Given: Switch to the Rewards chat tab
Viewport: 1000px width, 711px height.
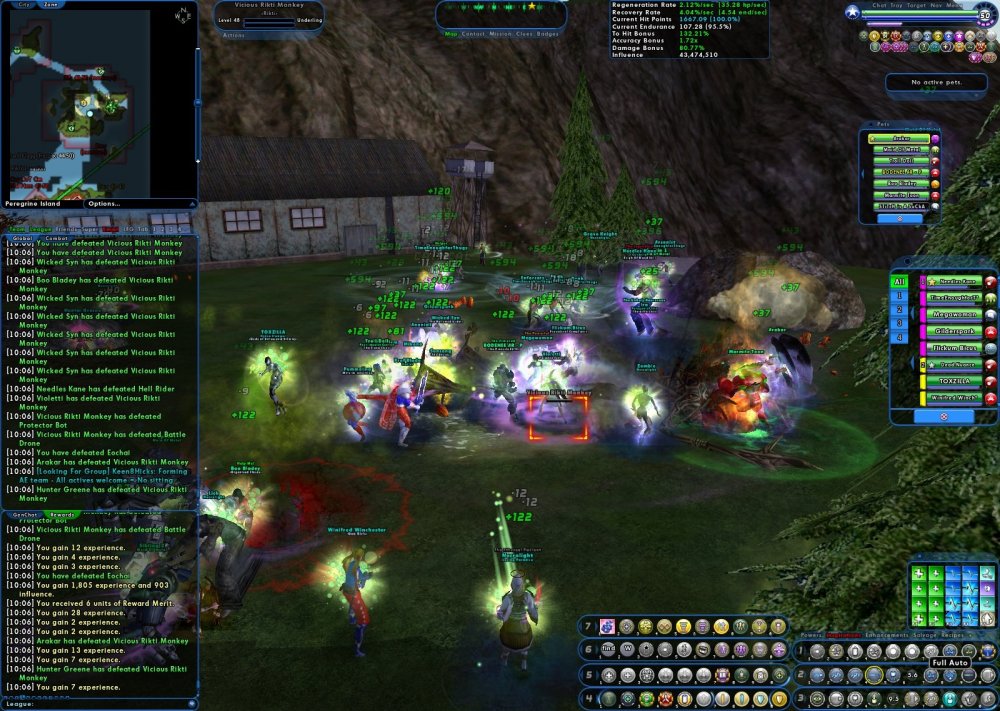Looking at the screenshot, I should [60, 515].
